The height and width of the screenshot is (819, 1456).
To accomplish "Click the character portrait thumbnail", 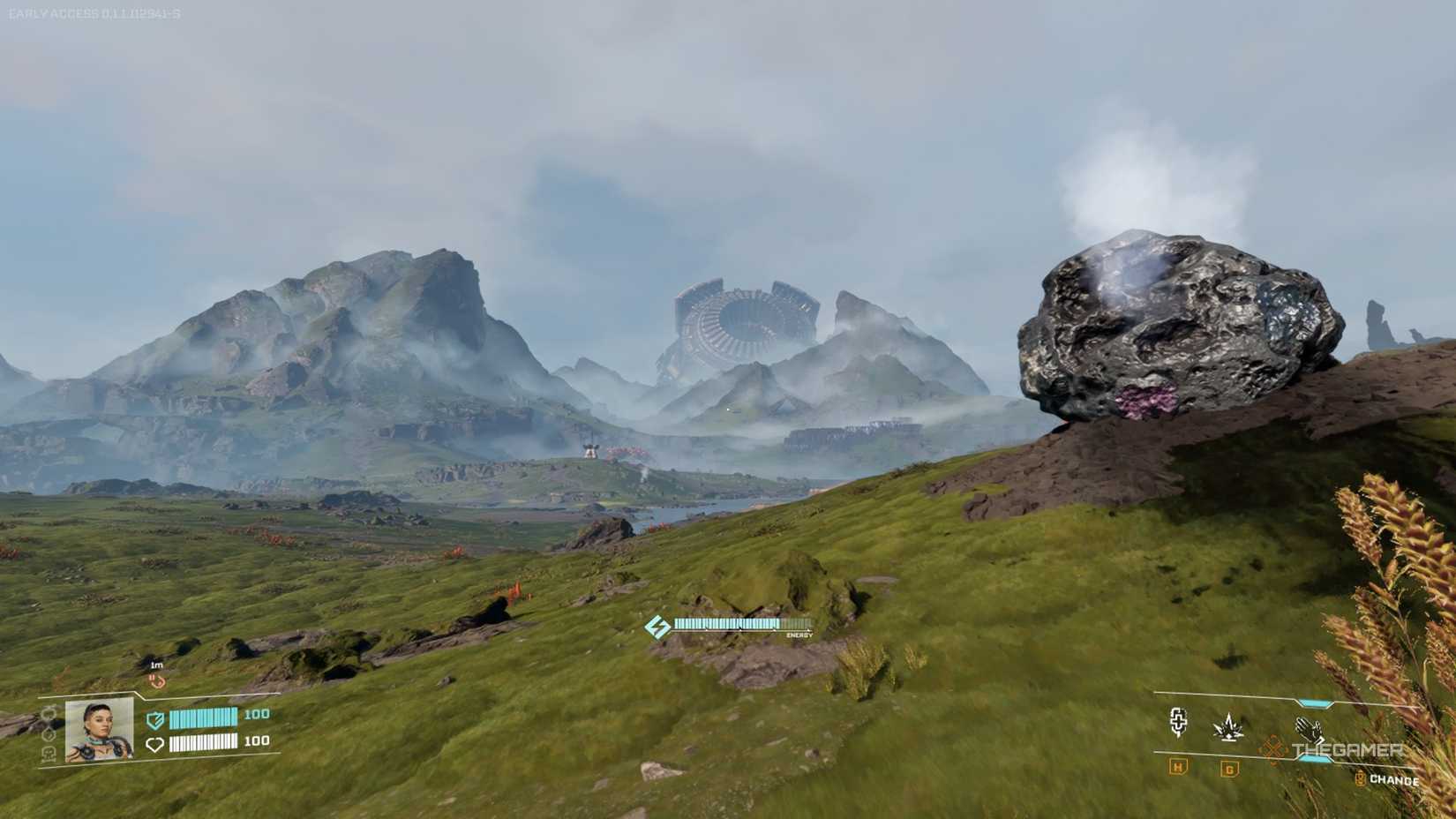I will [x=98, y=730].
